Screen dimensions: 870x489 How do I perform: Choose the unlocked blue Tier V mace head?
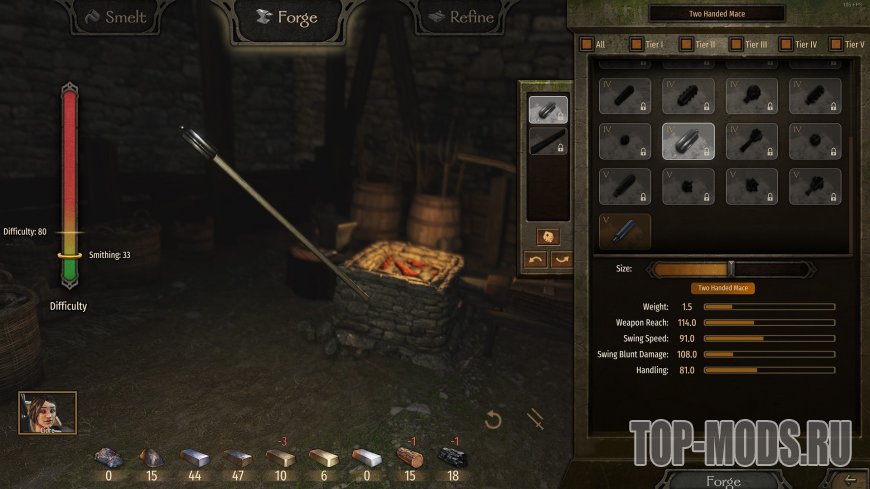tap(625, 231)
